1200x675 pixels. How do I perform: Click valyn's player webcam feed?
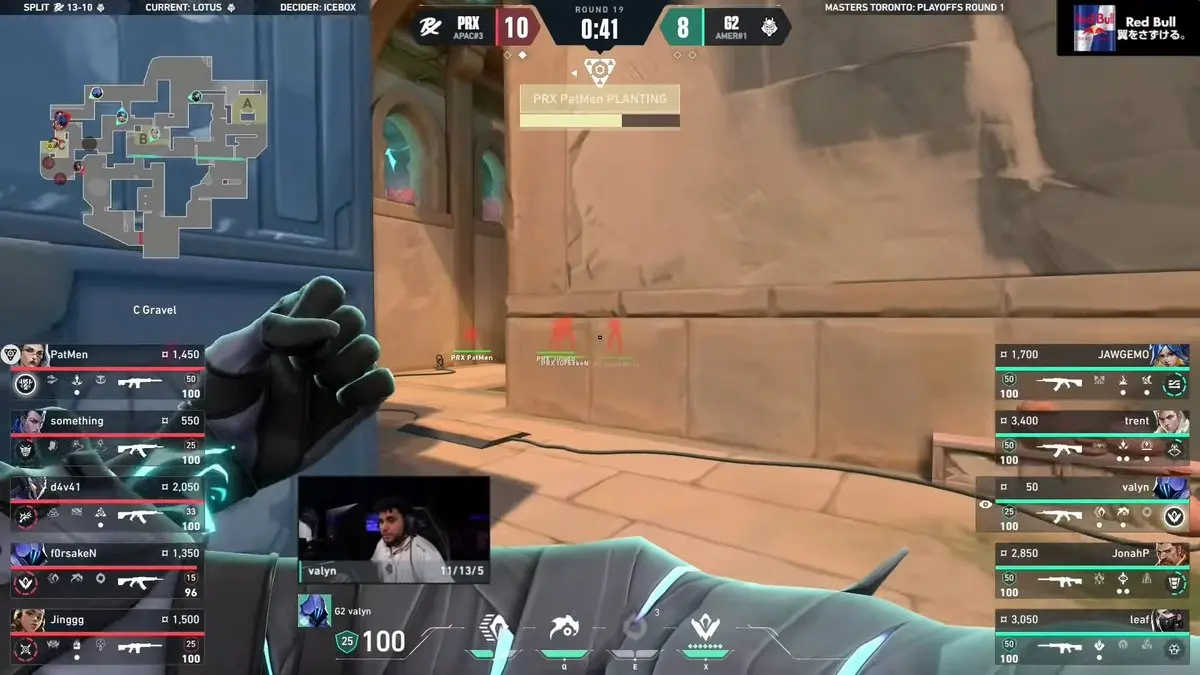(x=393, y=528)
